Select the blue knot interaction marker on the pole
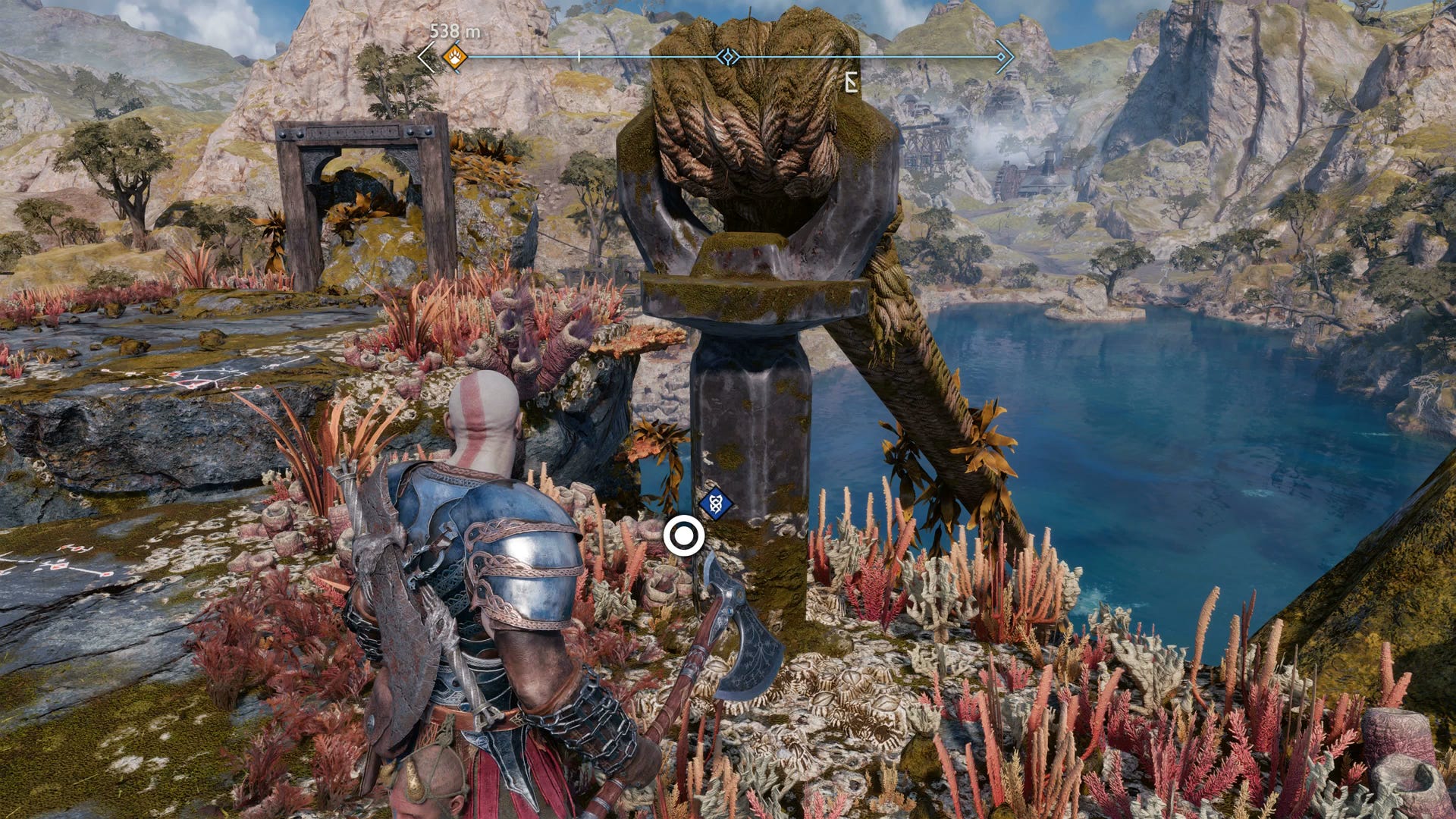 pos(715,503)
